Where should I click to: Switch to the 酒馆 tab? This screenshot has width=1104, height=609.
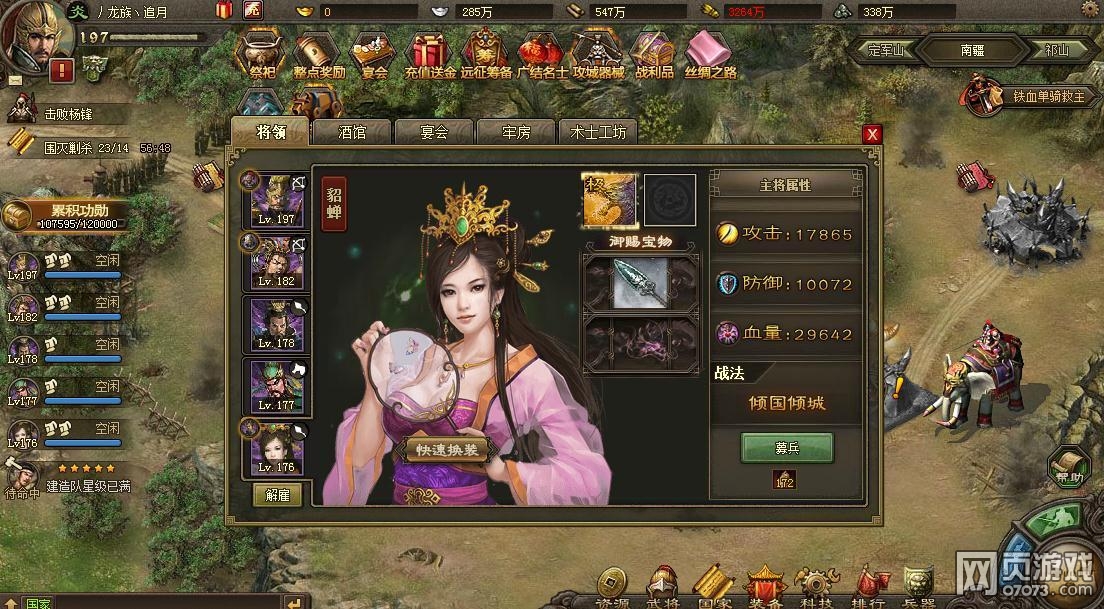[352, 132]
